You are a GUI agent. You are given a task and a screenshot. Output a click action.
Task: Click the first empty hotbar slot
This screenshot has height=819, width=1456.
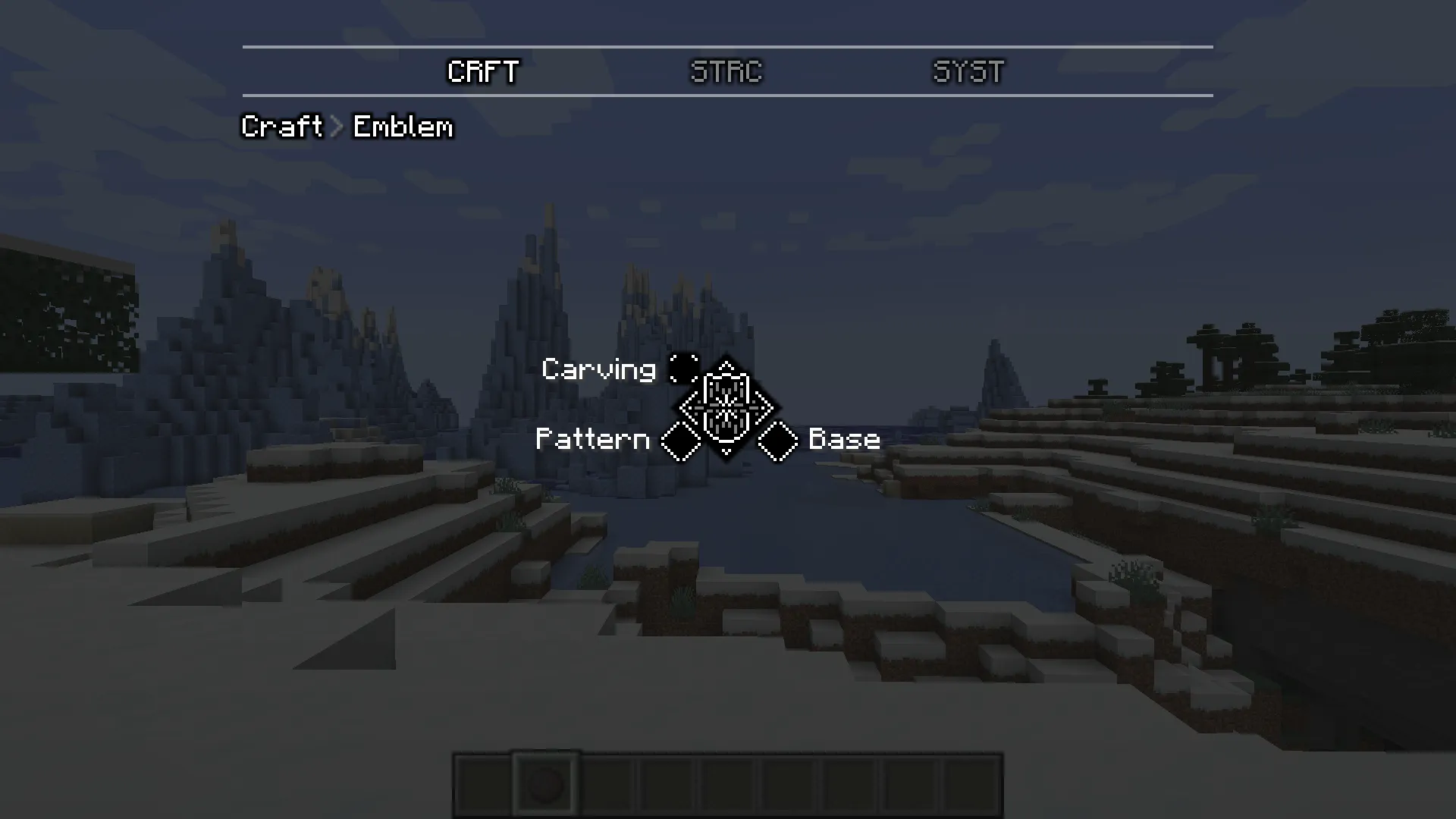[x=482, y=784]
